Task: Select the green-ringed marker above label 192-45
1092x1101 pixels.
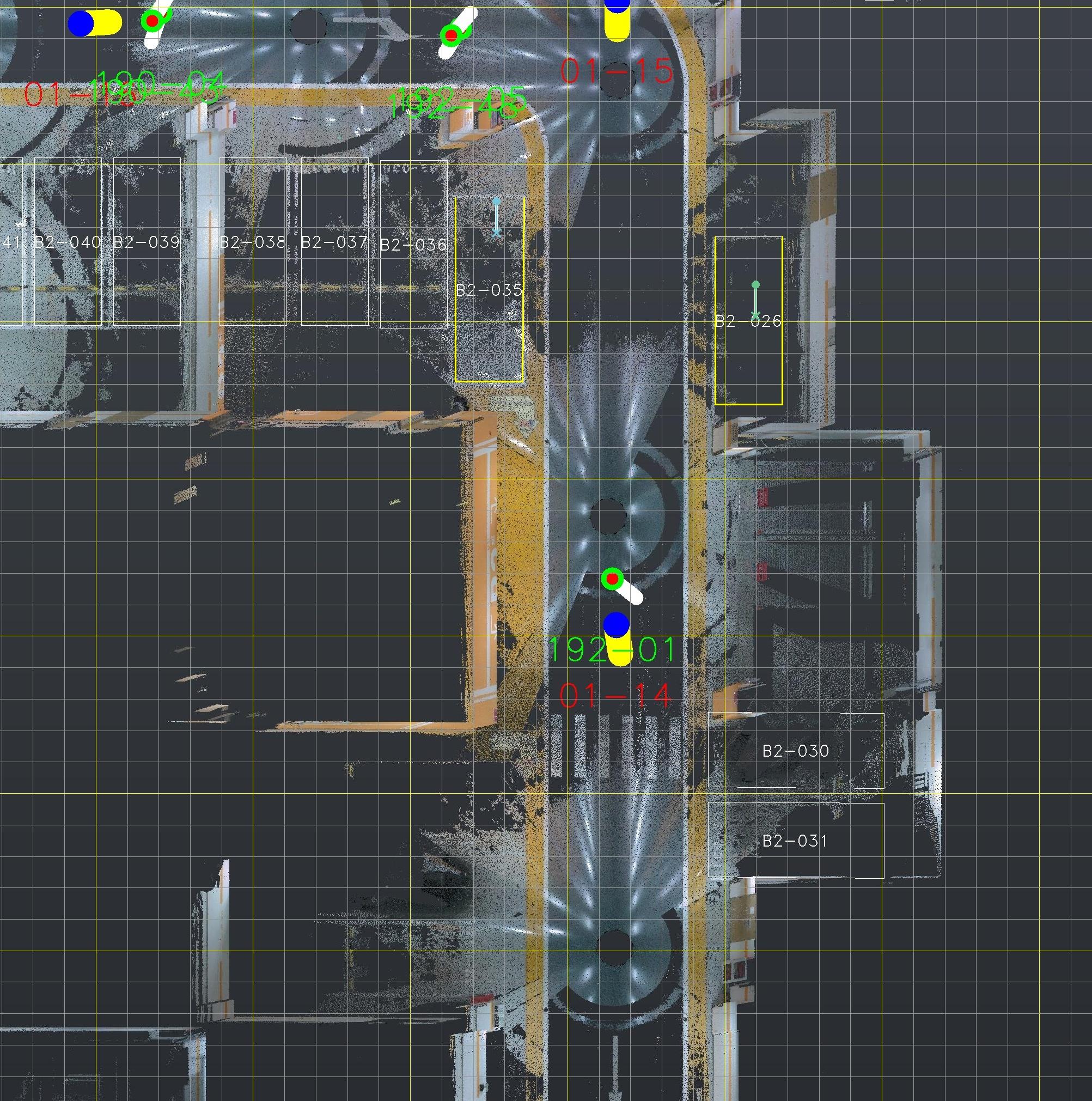Action: (x=450, y=36)
